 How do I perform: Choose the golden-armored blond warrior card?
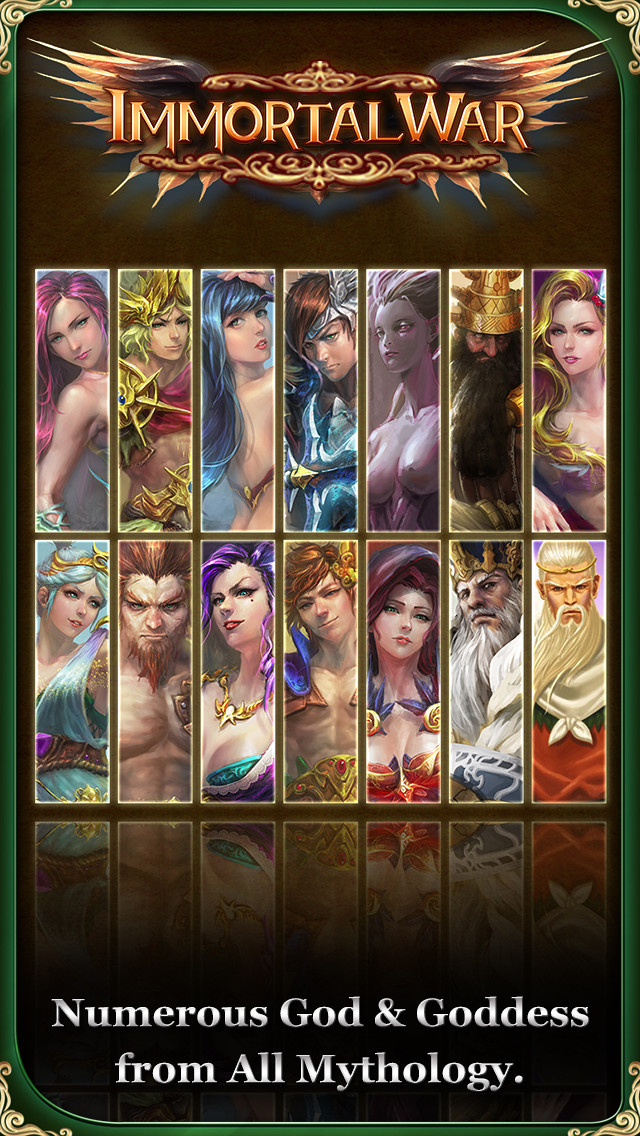click(x=155, y=400)
